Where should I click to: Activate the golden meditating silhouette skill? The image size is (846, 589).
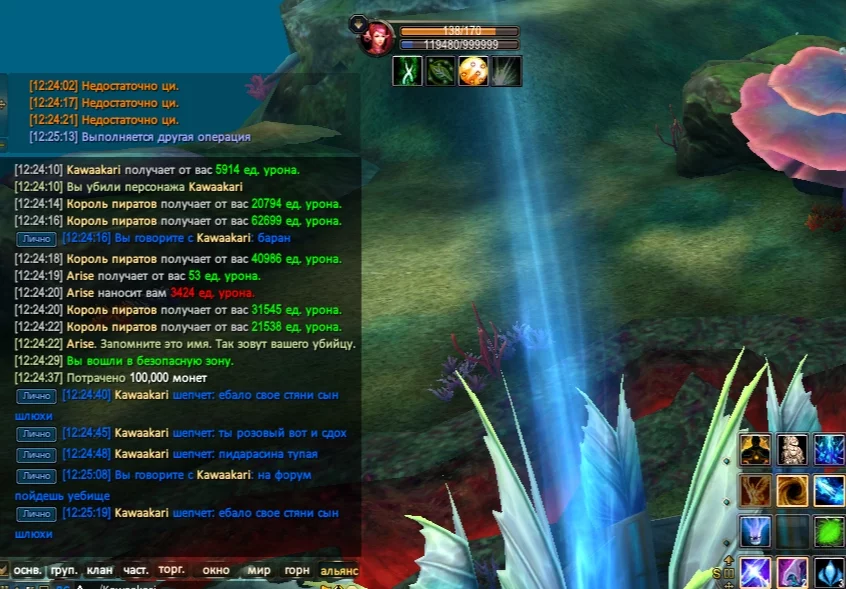click(755, 450)
